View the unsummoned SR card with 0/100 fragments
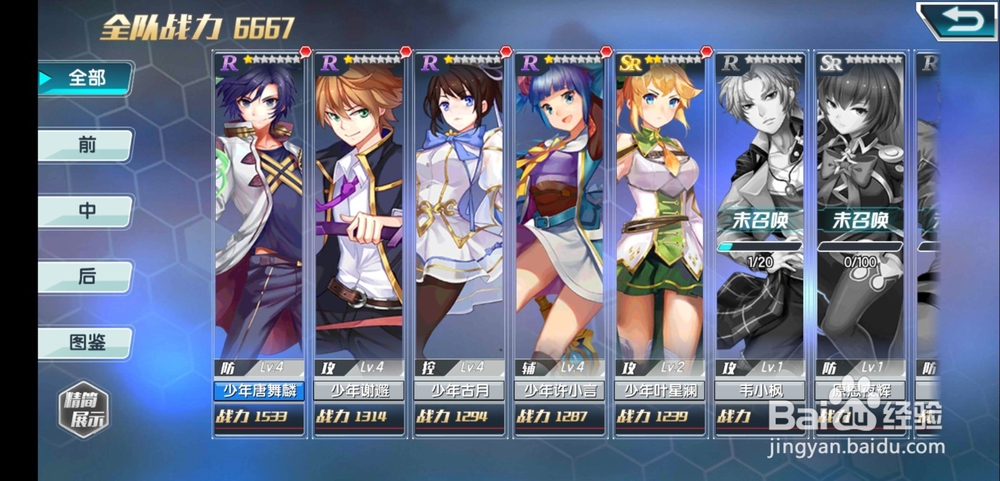This screenshot has width=1000, height=481. pos(861,240)
